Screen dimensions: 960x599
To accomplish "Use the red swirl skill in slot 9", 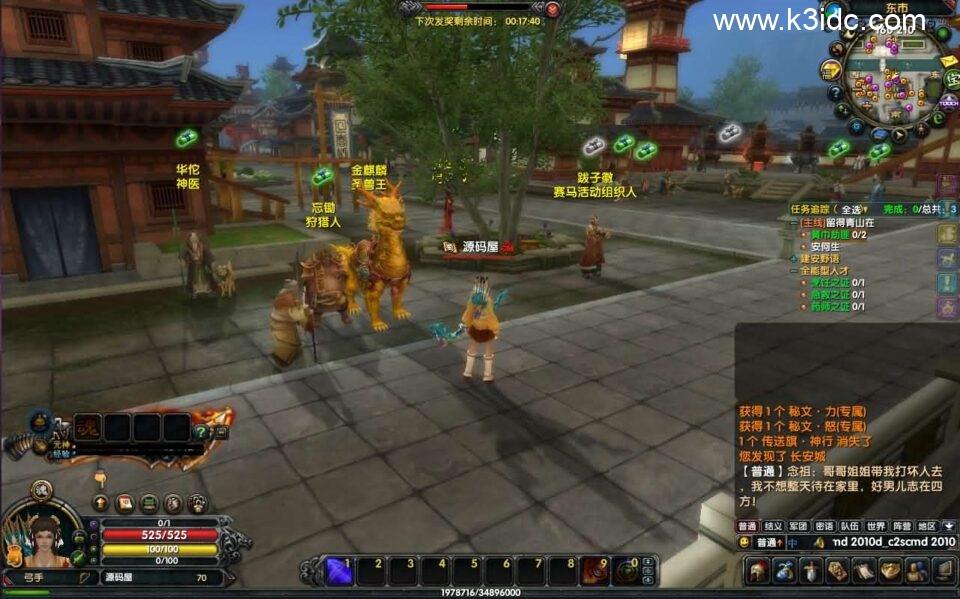I will [x=595, y=570].
